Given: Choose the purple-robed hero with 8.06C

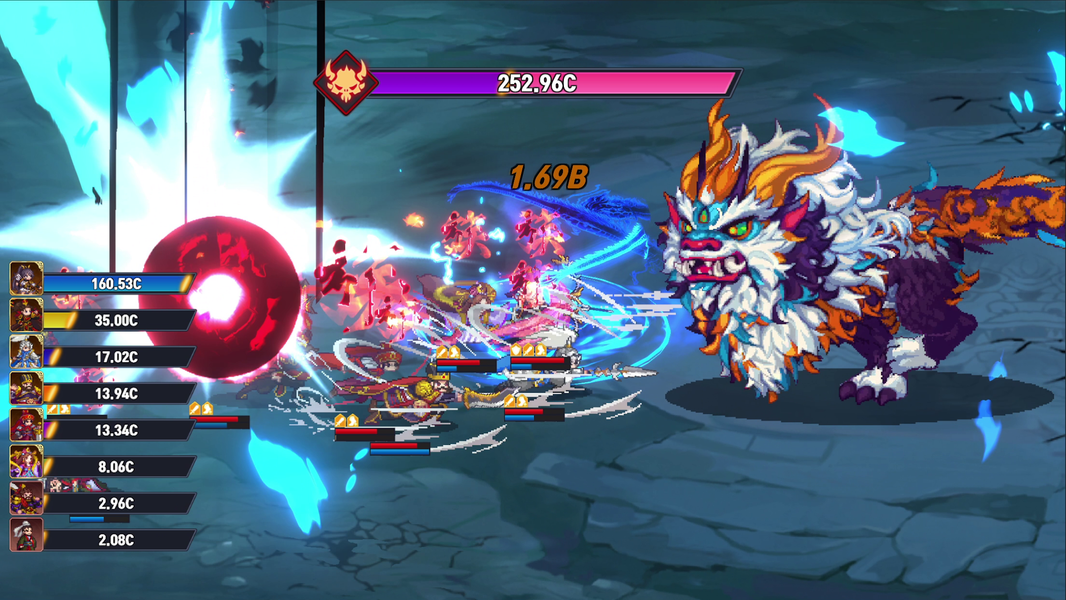Looking at the screenshot, I should click(26, 462).
